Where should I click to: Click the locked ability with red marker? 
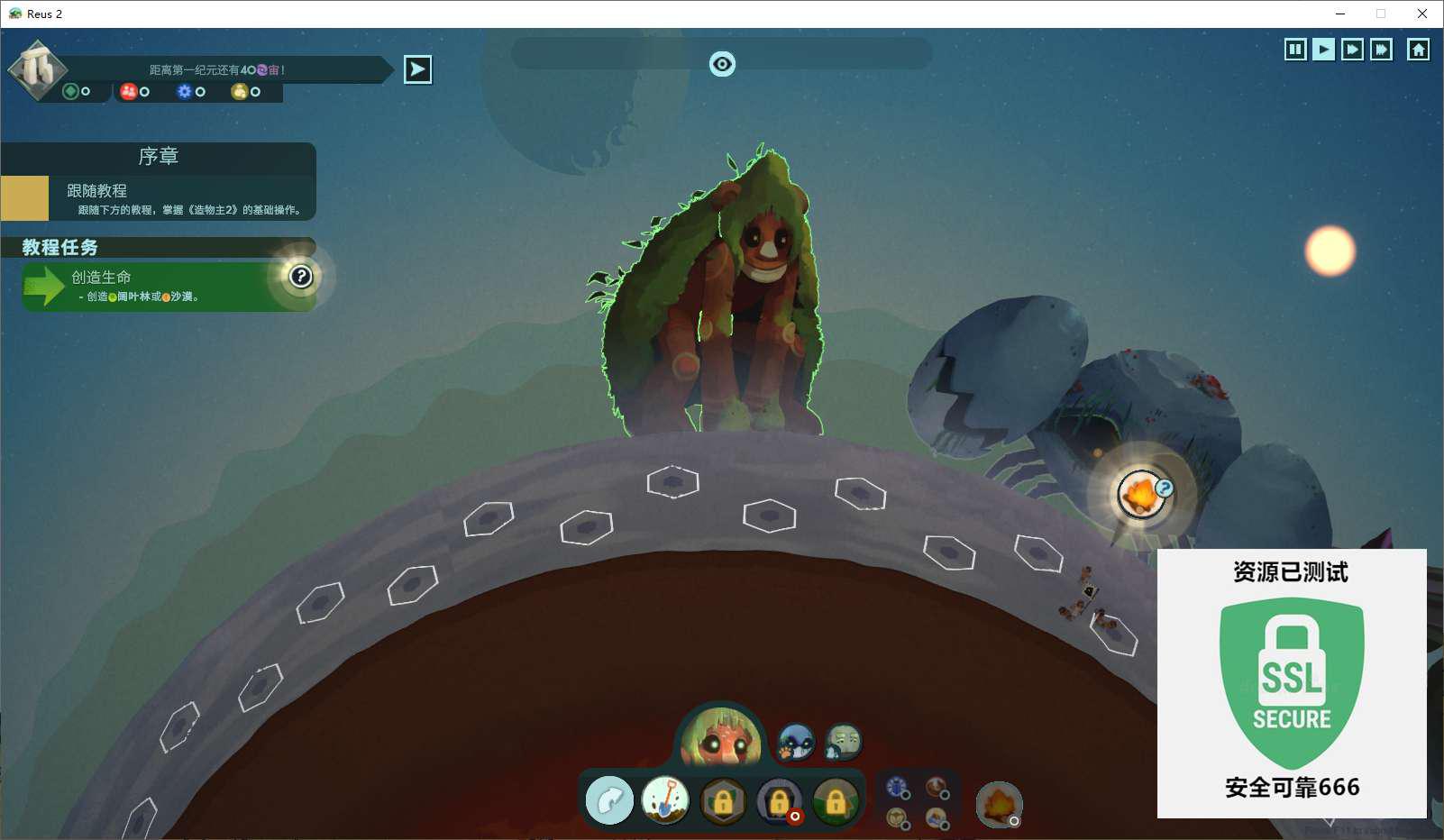(x=780, y=800)
